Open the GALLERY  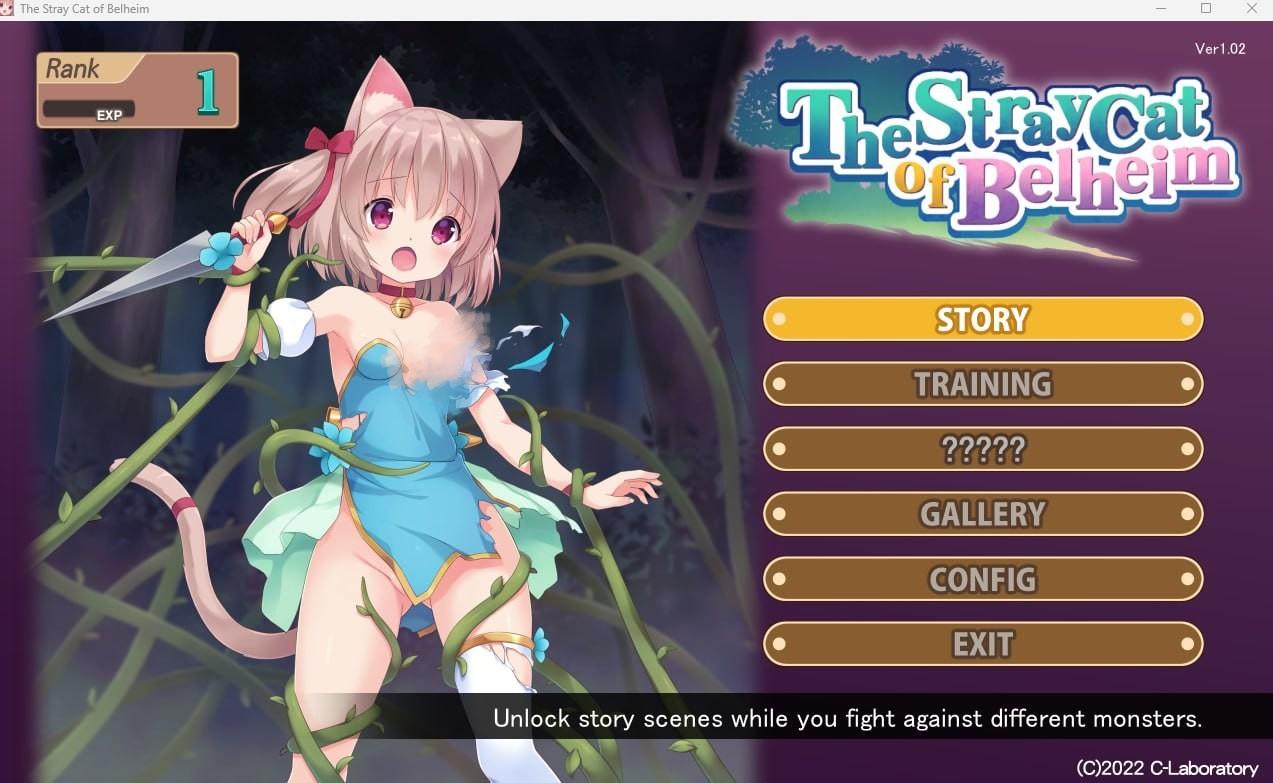(982, 514)
